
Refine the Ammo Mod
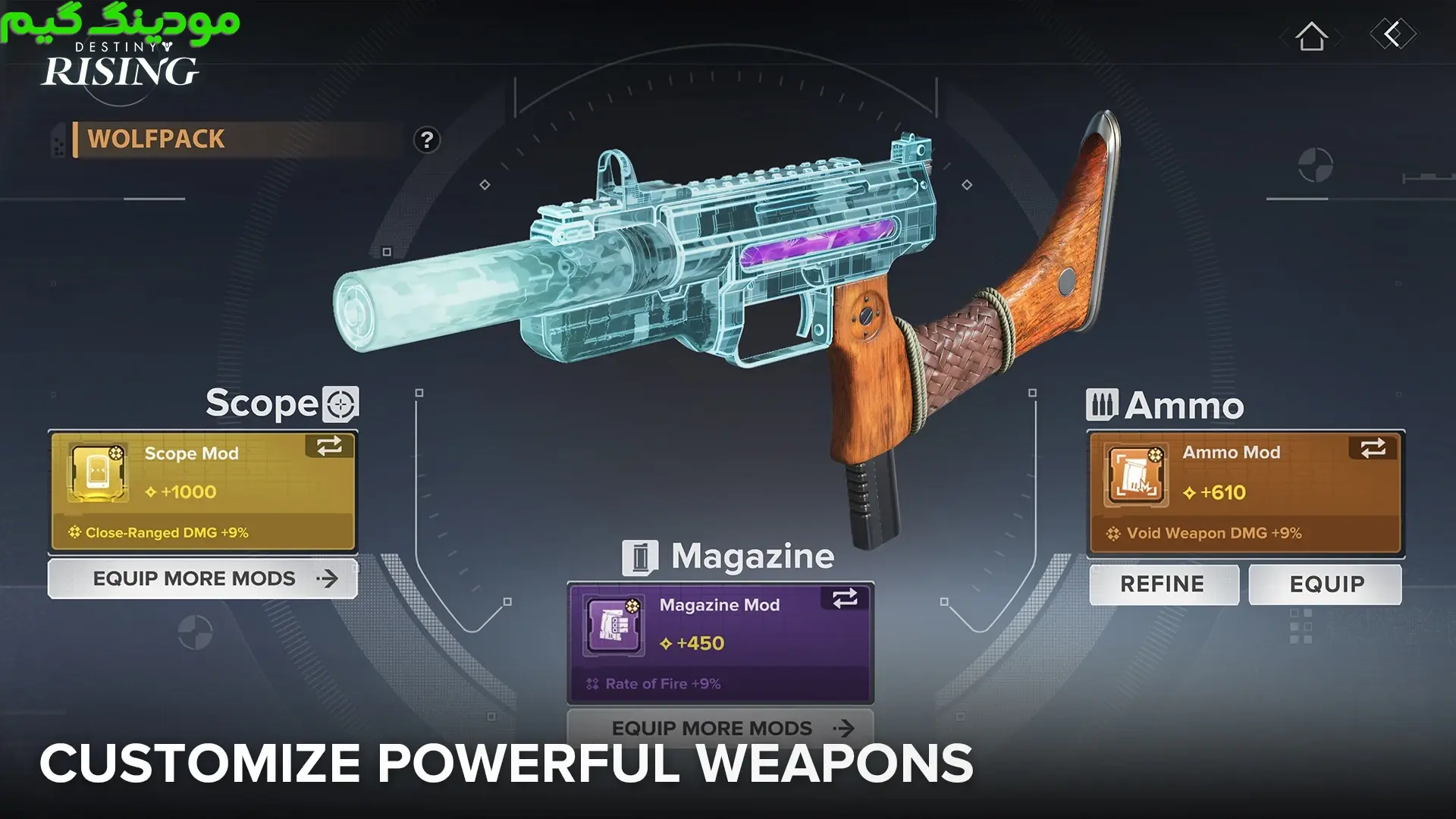tap(1163, 584)
